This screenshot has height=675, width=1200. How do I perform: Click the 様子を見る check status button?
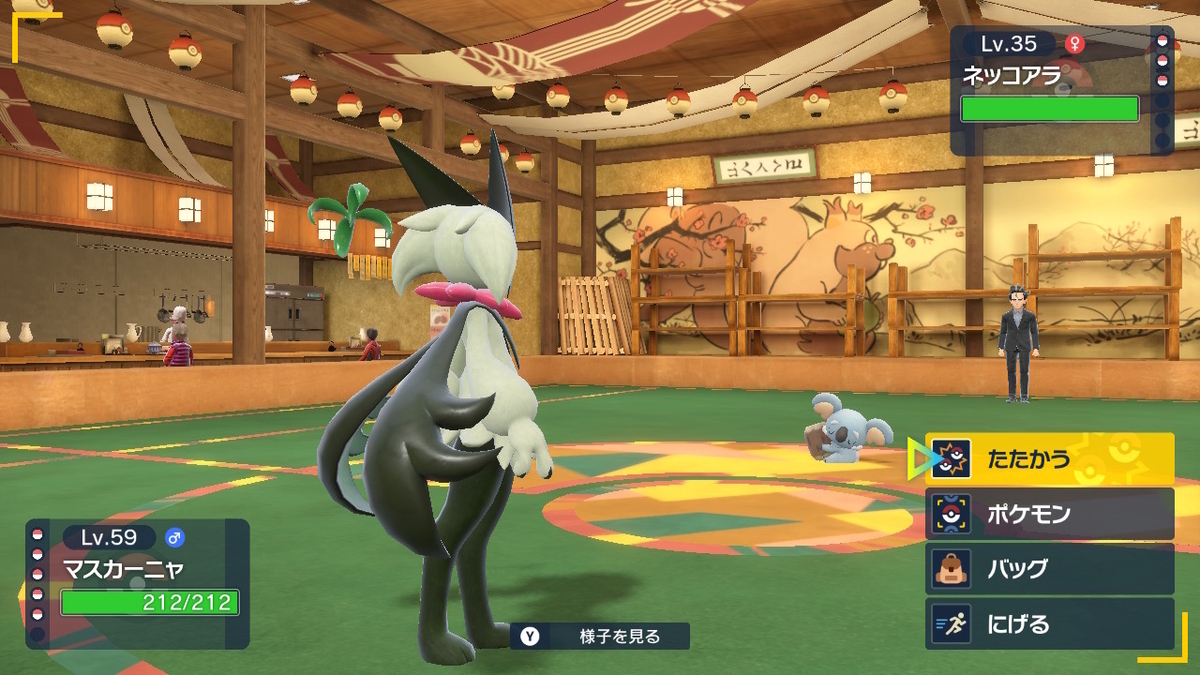point(600,636)
